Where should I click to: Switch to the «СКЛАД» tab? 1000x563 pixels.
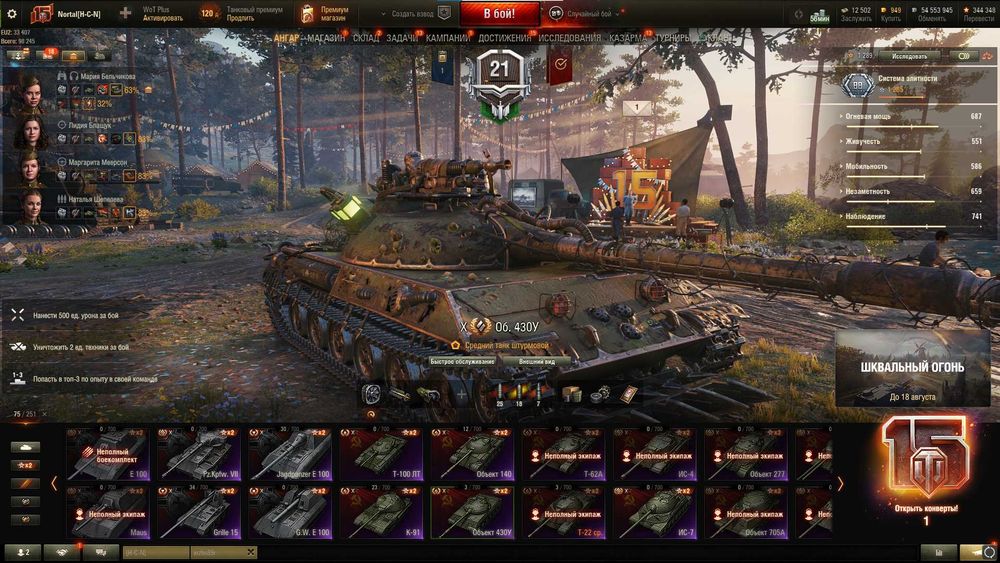(x=366, y=38)
